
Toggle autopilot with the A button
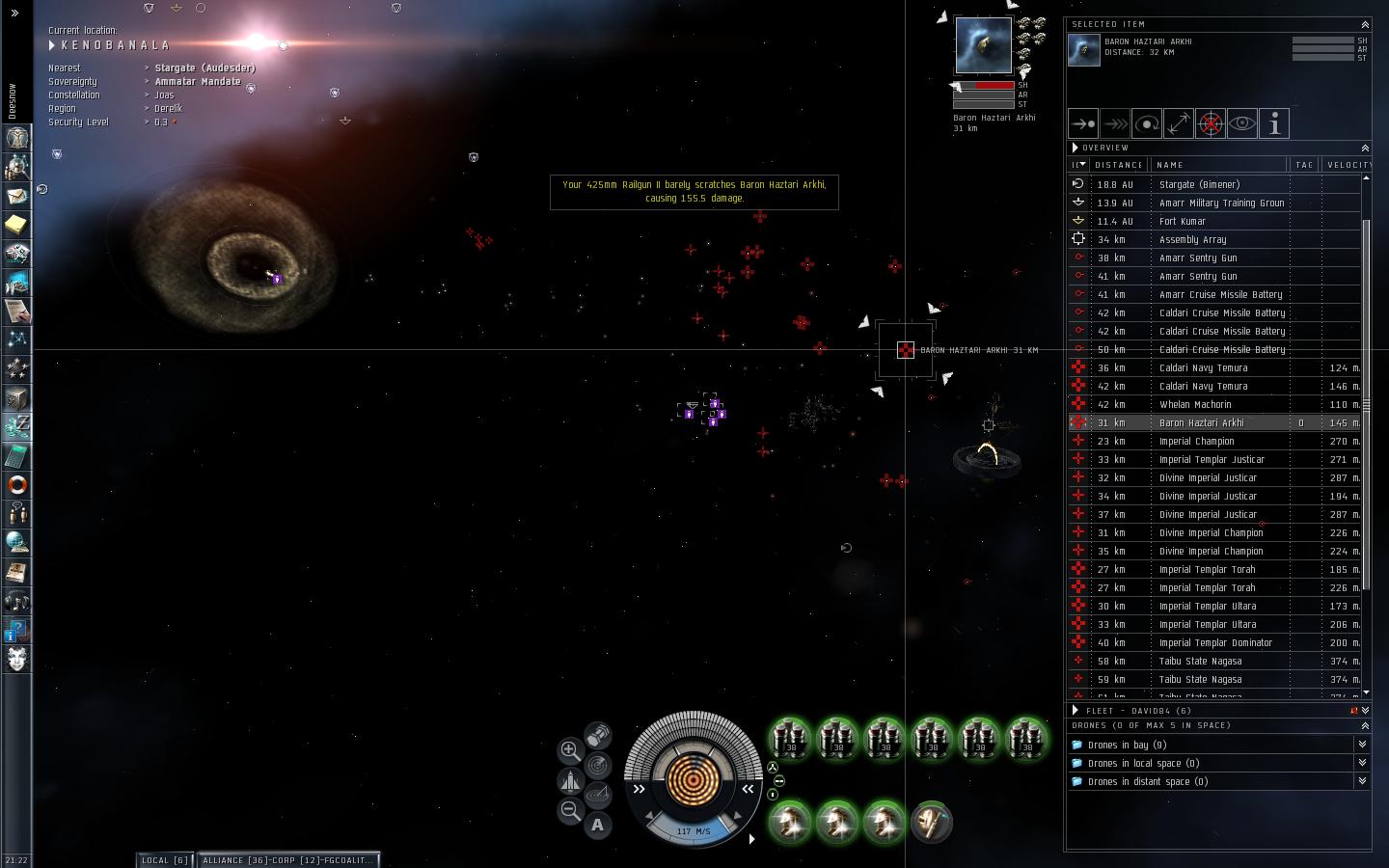pyautogui.click(x=598, y=825)
